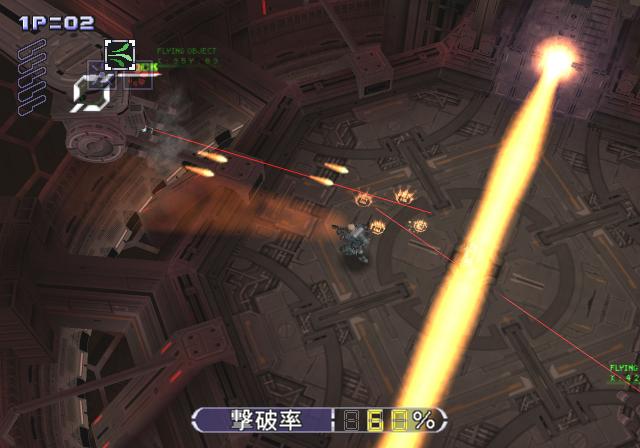Choose the dim red weapon icon
Viewport: 640px width, 448px height.
[138, 78]
